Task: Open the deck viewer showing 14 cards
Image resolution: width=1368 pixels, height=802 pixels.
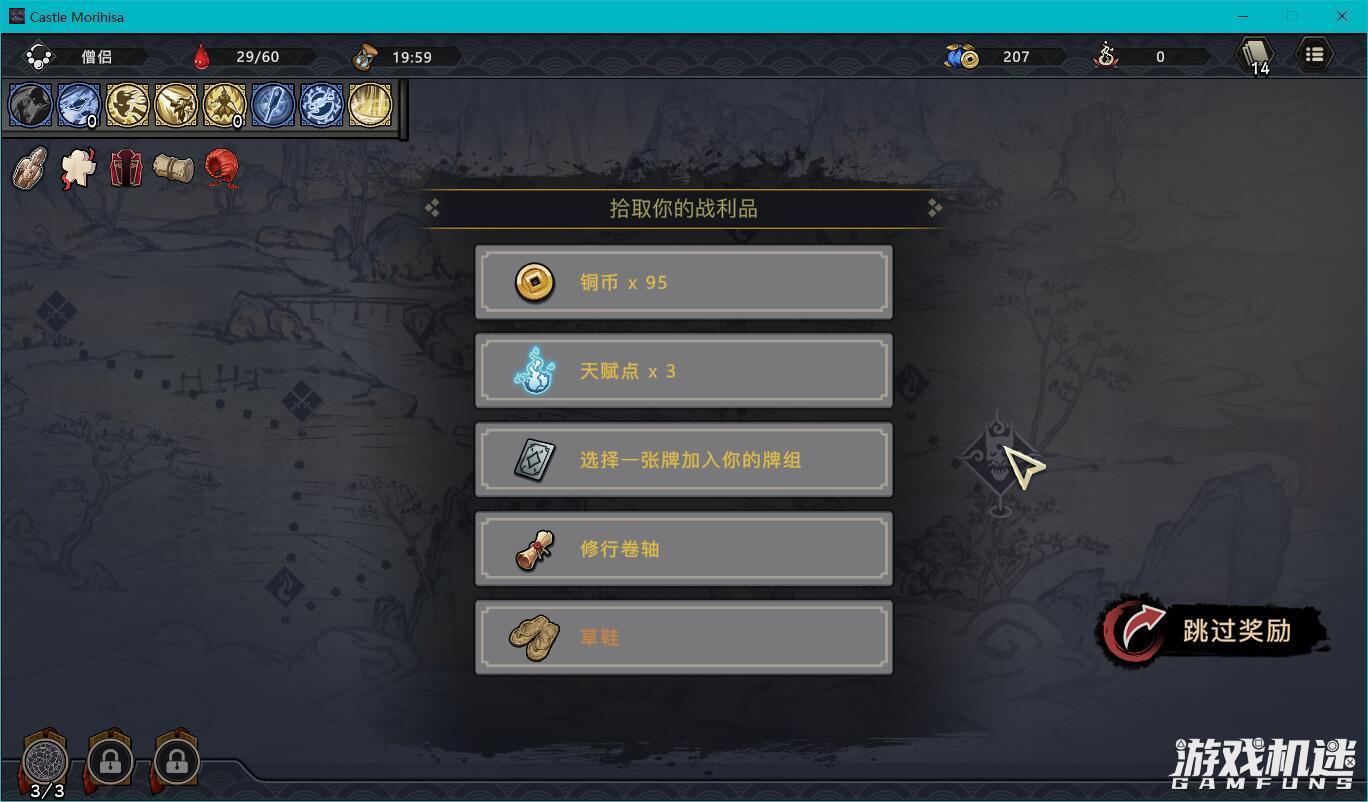Action: (1253, 55)
